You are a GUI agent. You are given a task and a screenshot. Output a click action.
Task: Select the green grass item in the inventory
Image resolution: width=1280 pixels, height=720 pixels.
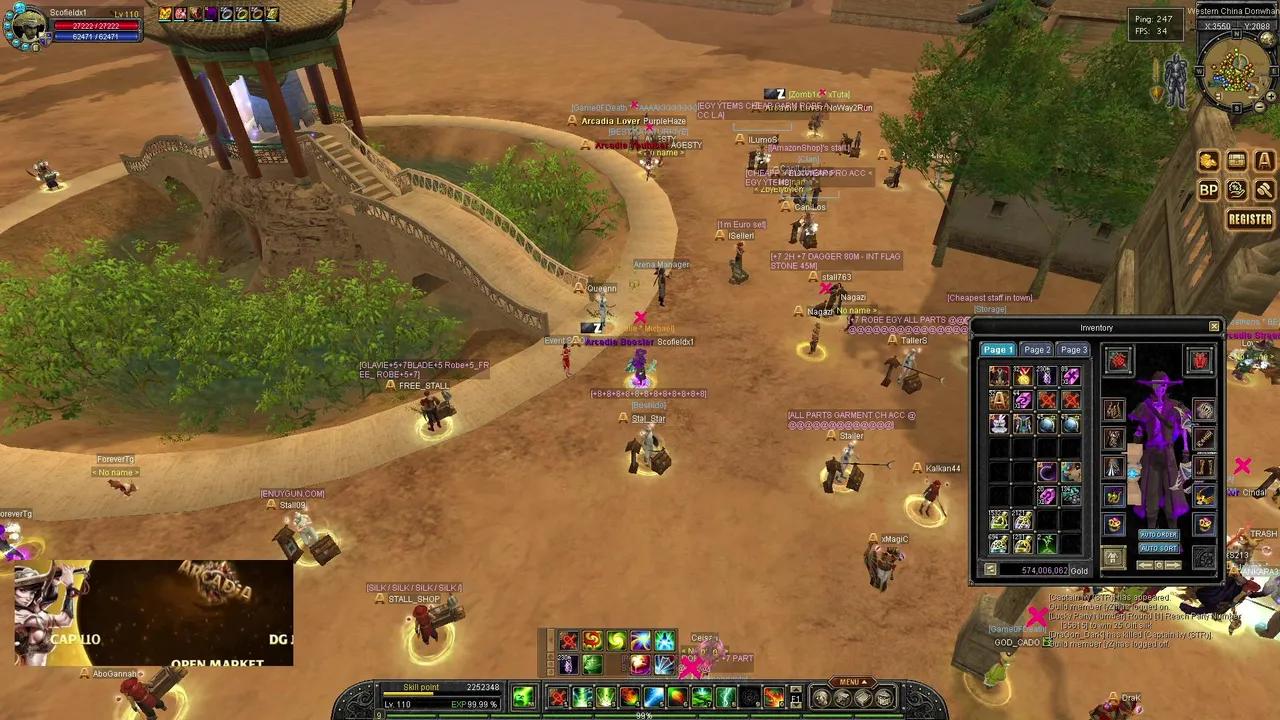pyautogui.click(x=1047, y=542)
